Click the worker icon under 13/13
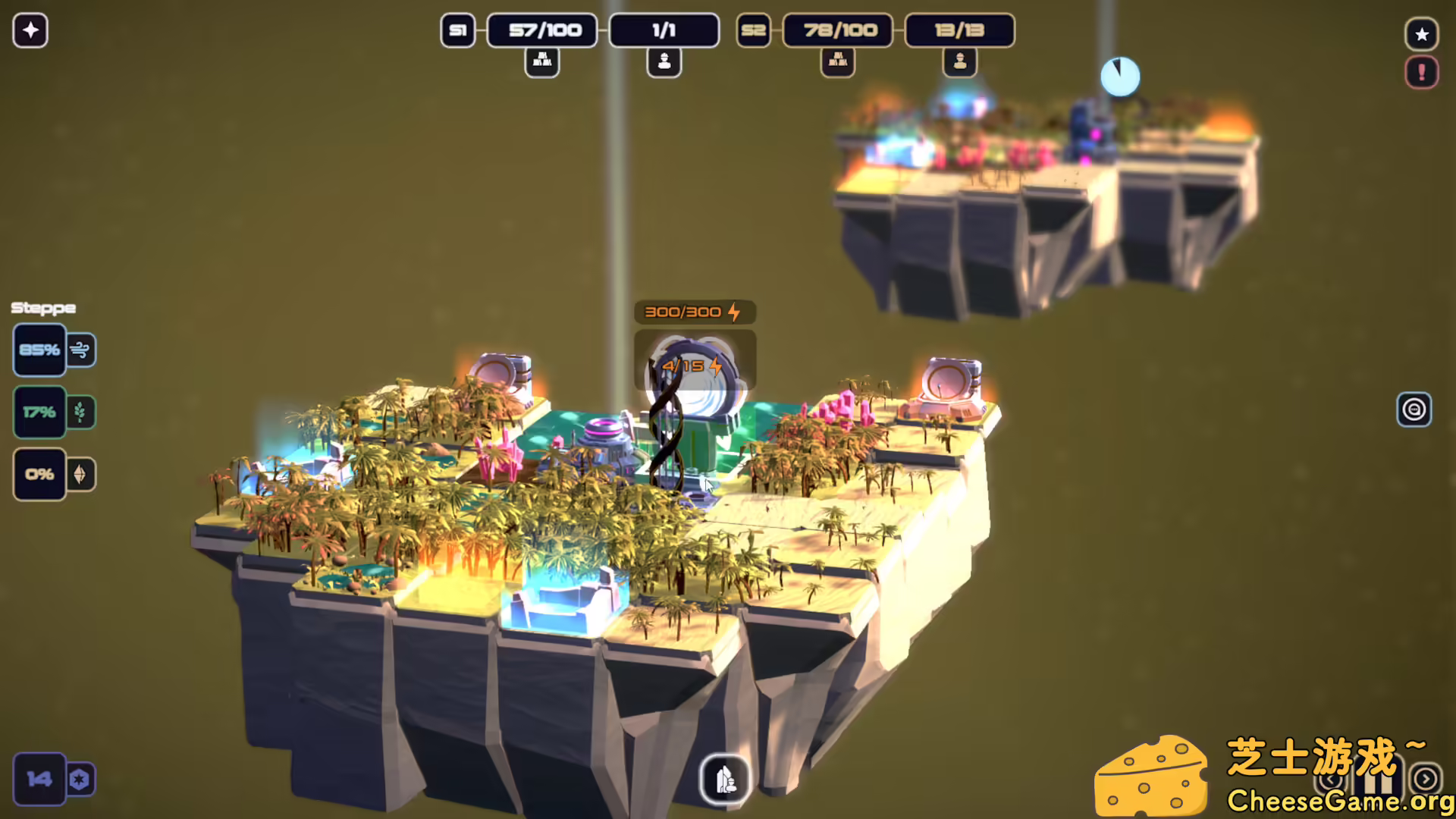This screenshot has height=819, width=1456. click(x=959, y=62)
